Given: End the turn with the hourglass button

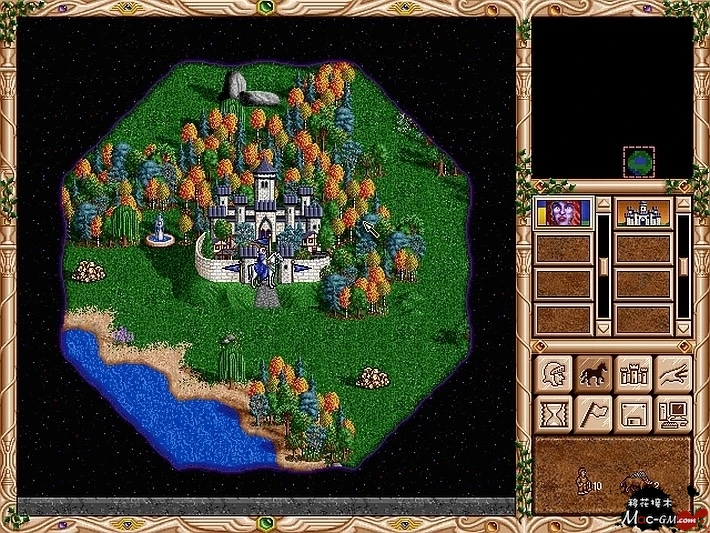Looking at the screenshot, I should point(553,412).
